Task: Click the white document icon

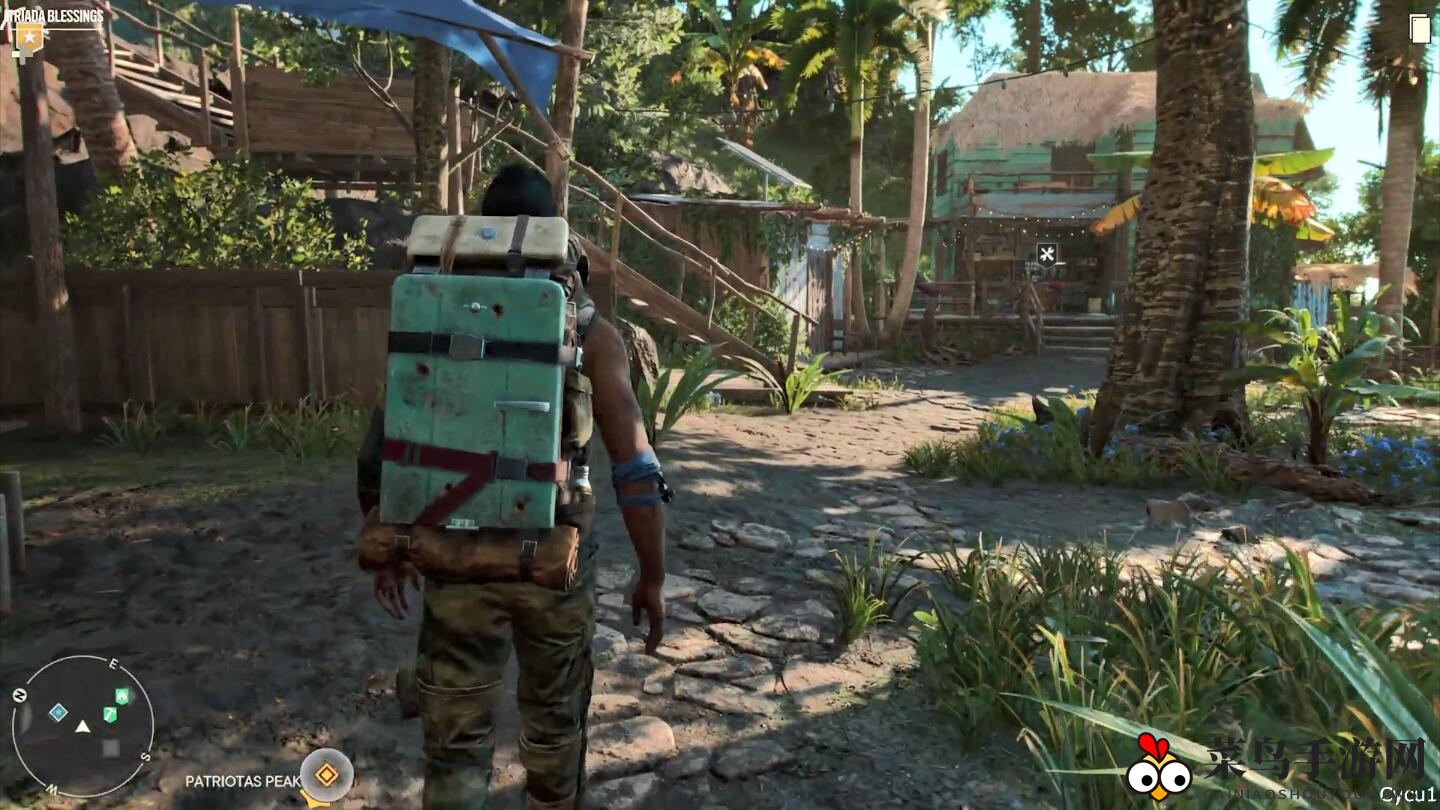Action: tap(1420, 29)
